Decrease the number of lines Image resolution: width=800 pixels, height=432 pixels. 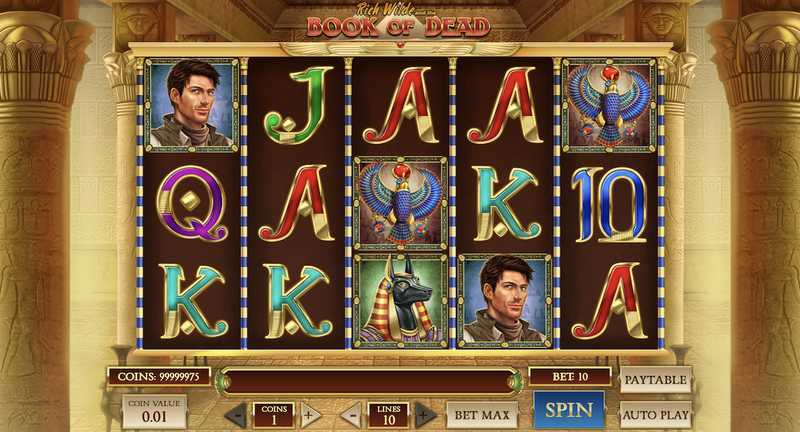tap(351, 414)
